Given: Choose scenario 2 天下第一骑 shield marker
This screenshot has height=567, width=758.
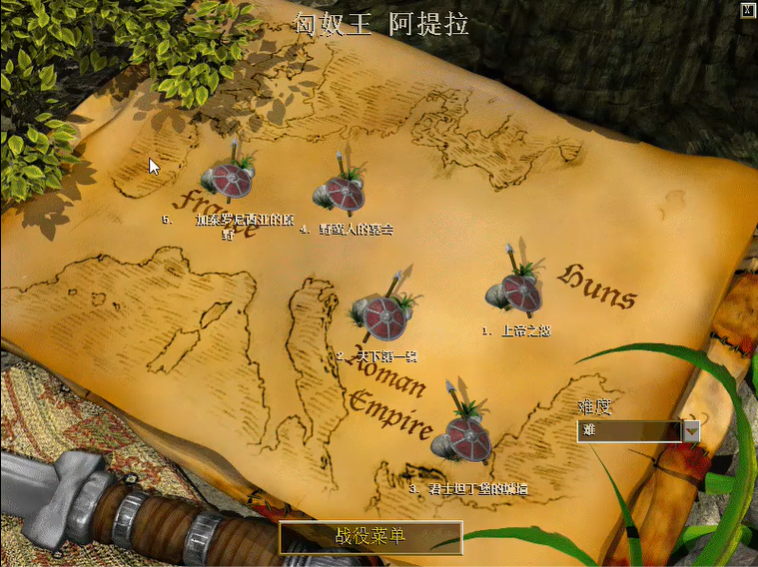Looking at the screenshot, I should [383, 318].
